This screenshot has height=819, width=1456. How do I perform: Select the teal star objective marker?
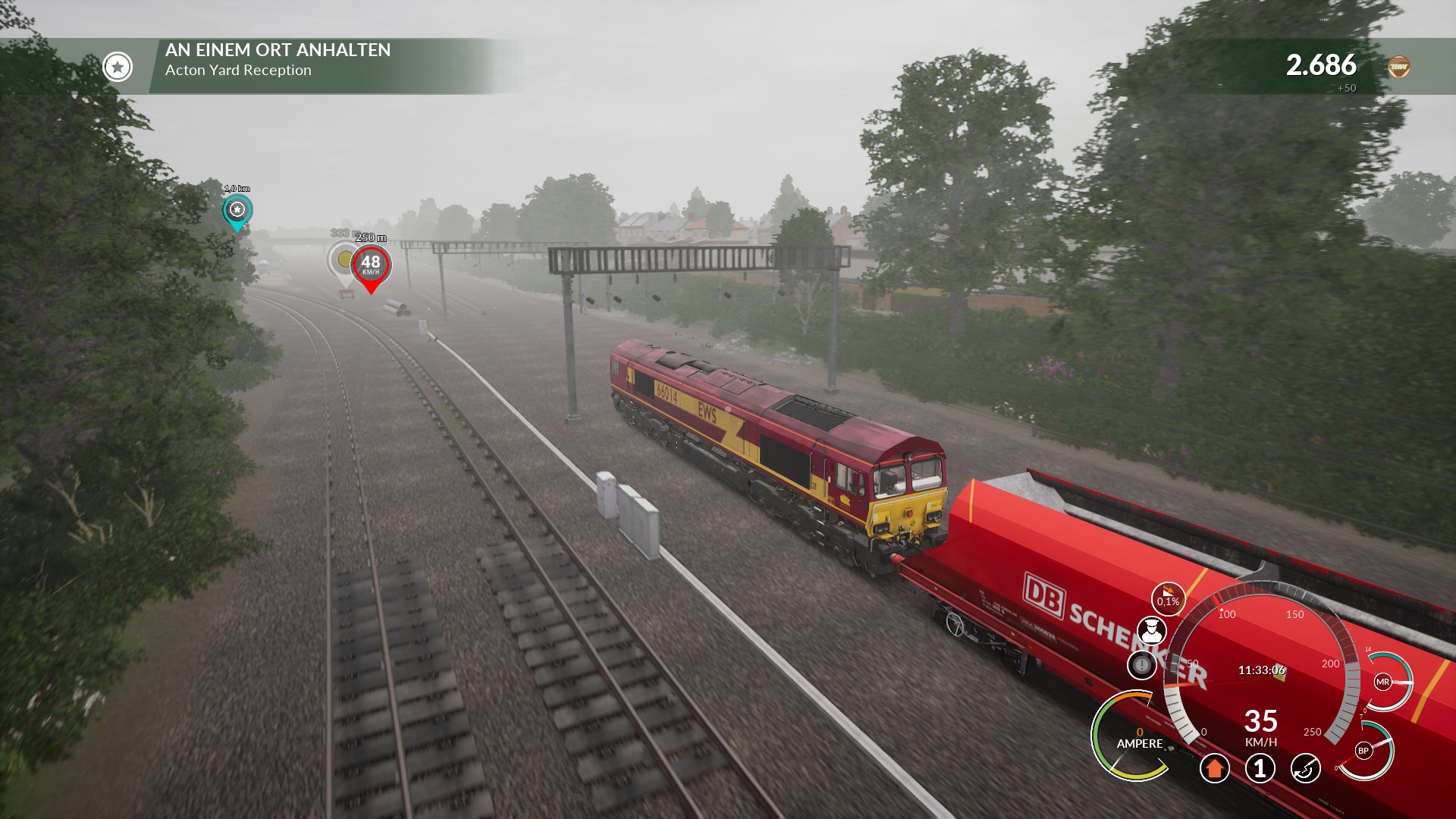[237, 210]
